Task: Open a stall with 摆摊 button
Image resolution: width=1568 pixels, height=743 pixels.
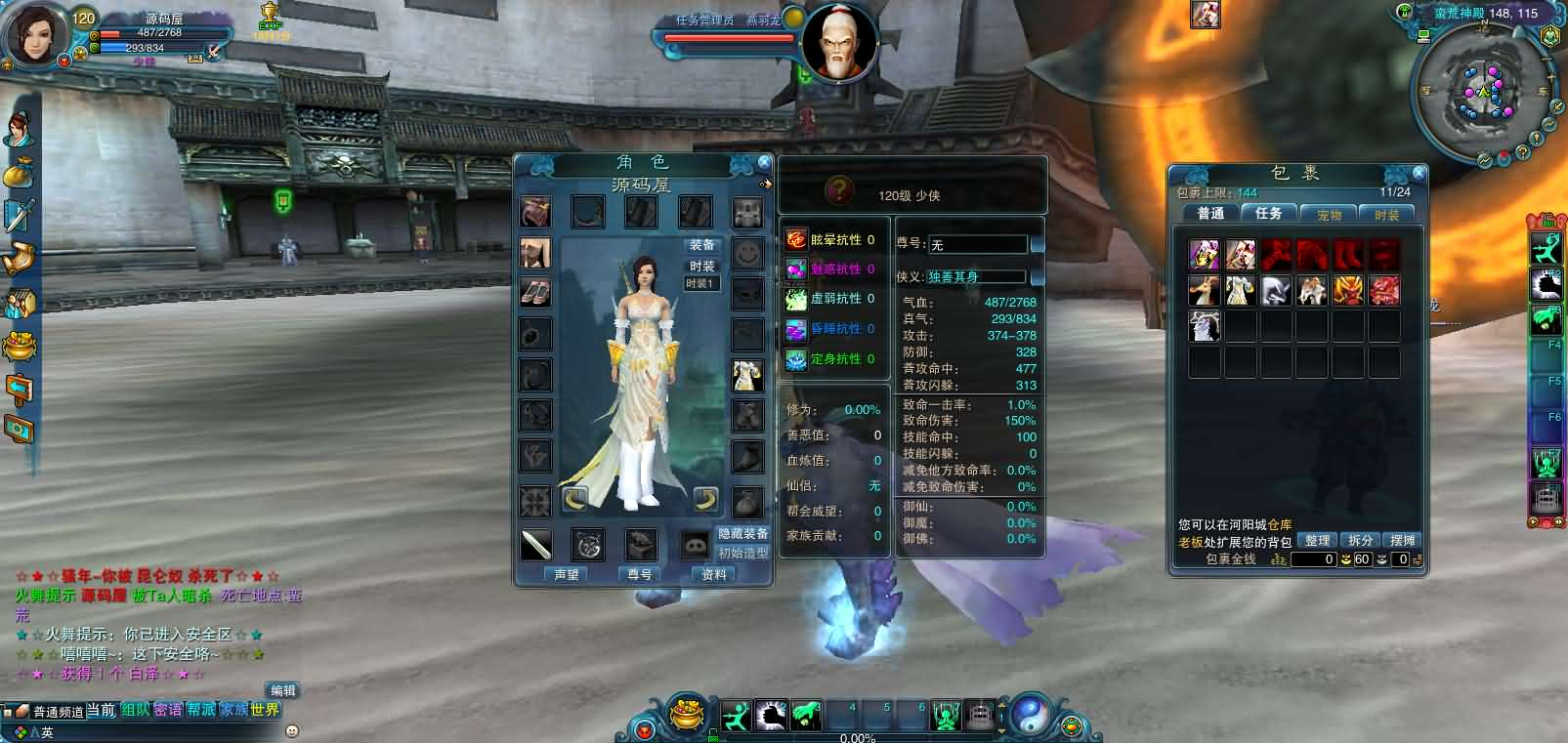Action: 1403,540
